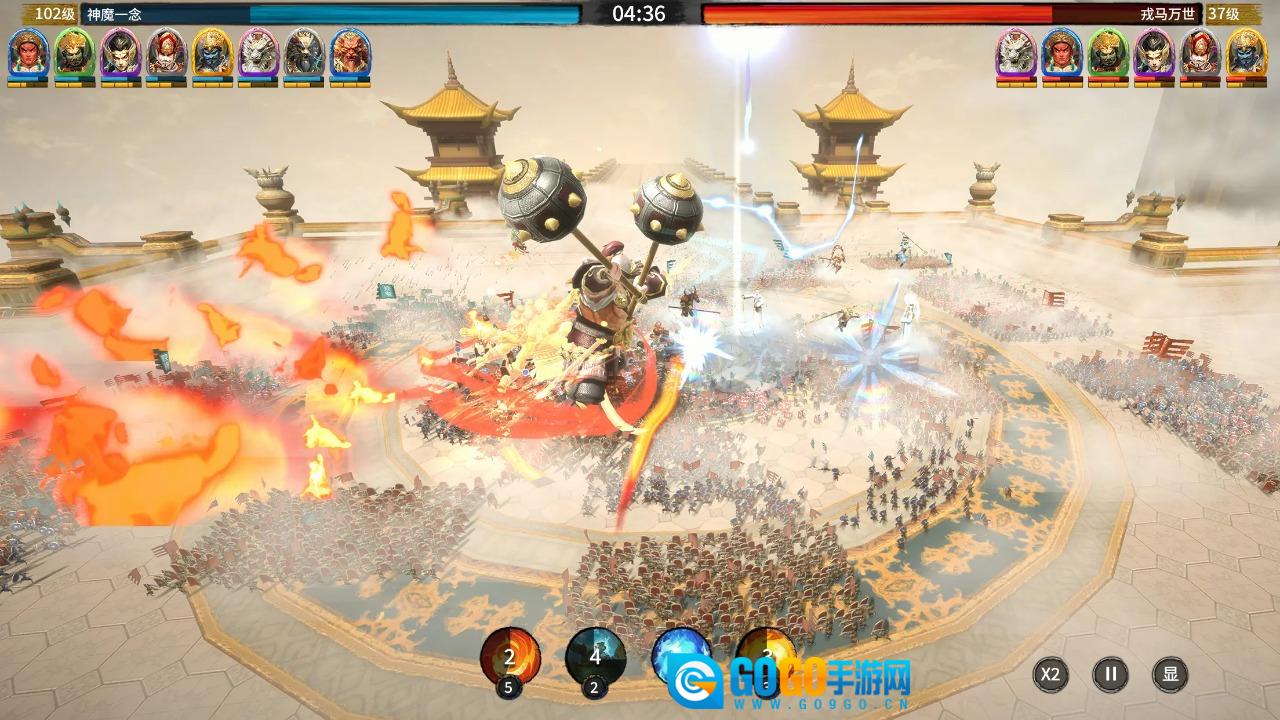Cast the blue ice orb skill
Screen dimensions: 1280x720
(x=680, y=655)
